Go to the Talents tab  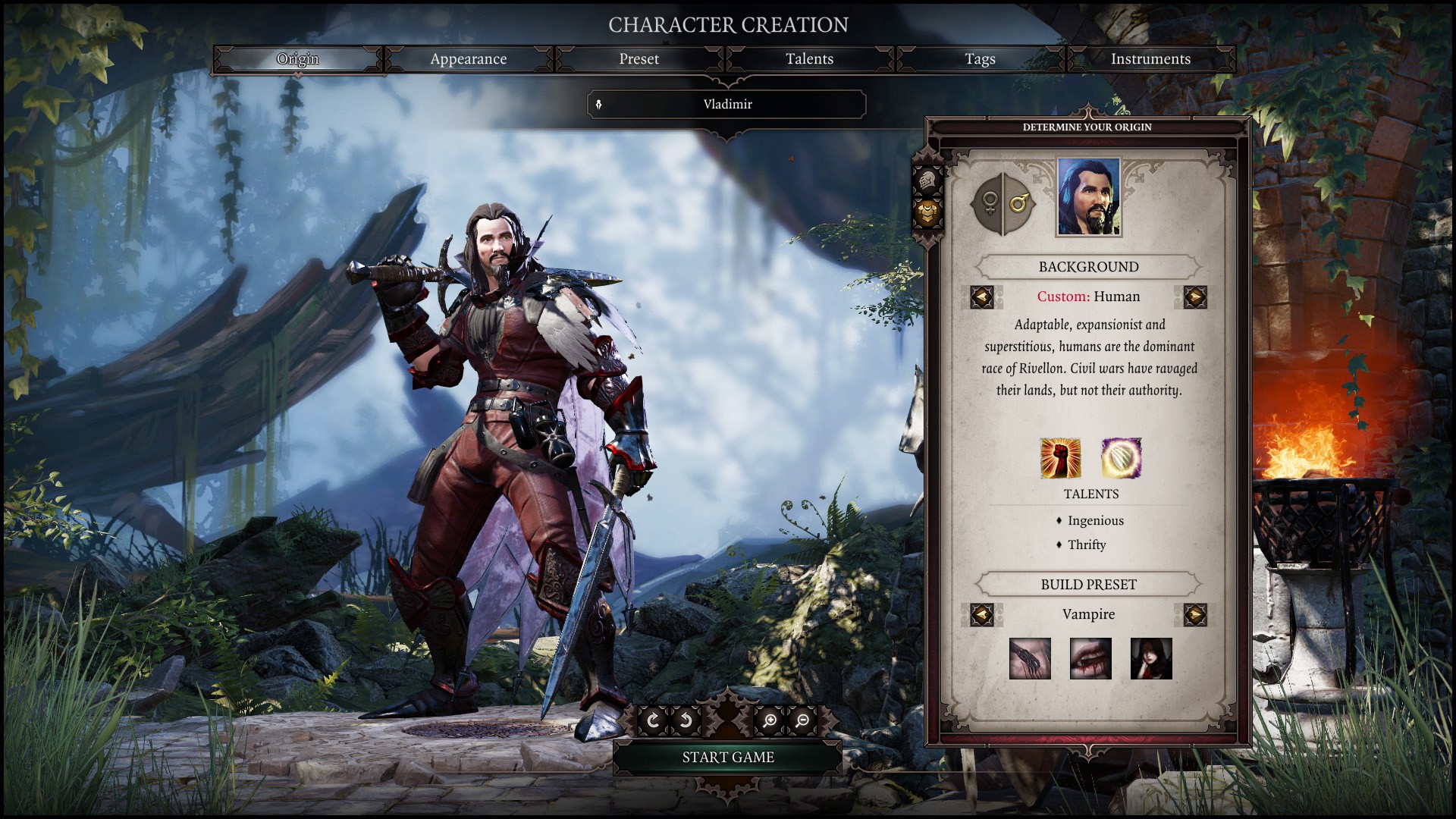click(809, 59)
